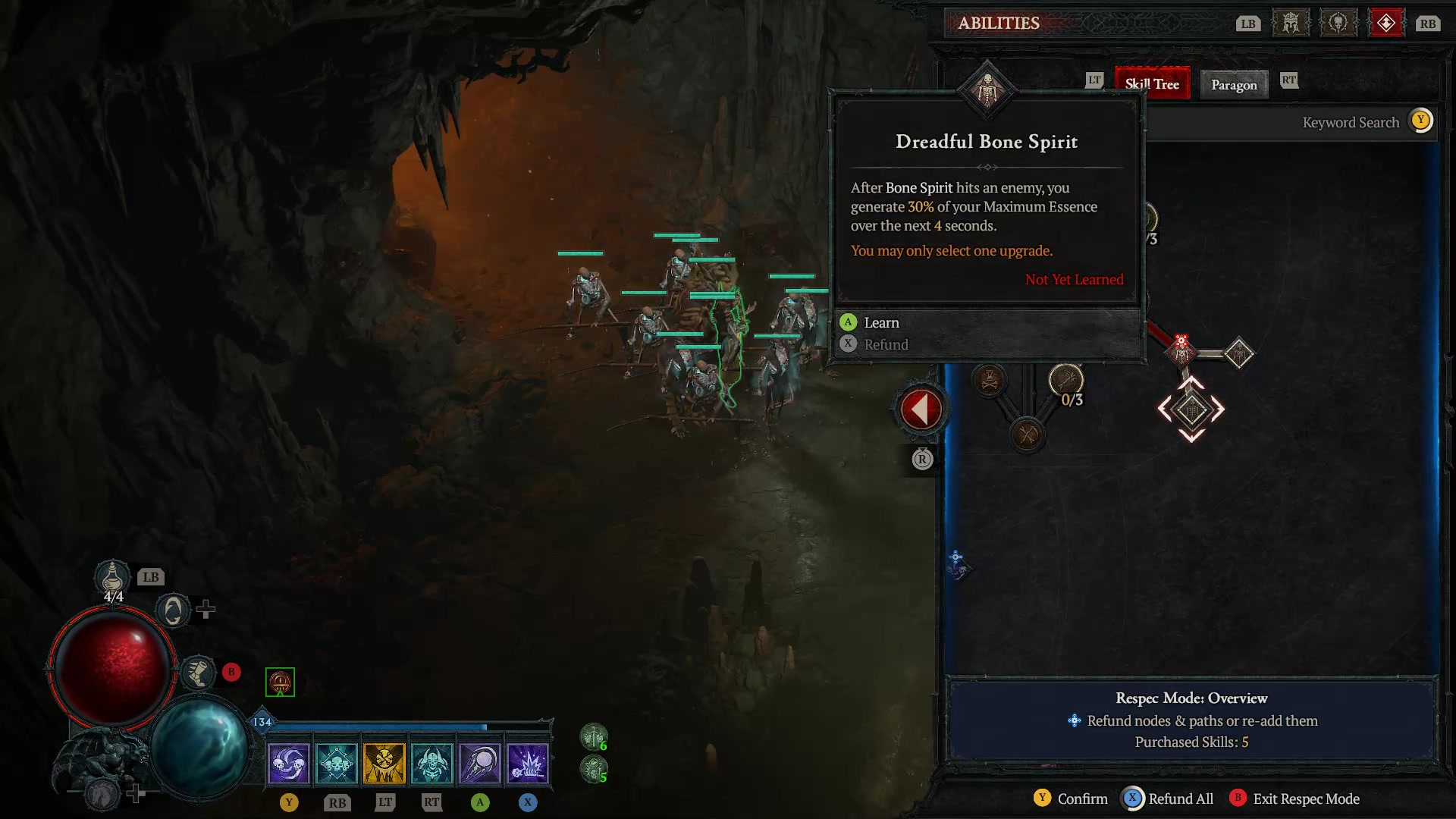Click the golden ultimate skill icon on the LT slot
The width and height of the screenshot is (1456, 819).
[x=384, y=762]
